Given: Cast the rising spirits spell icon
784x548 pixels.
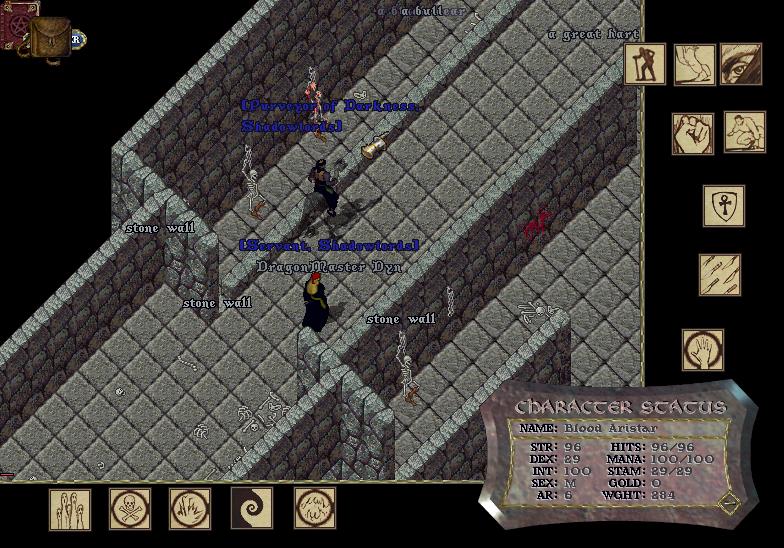Looking at the screenshot, I should point(70,509).
